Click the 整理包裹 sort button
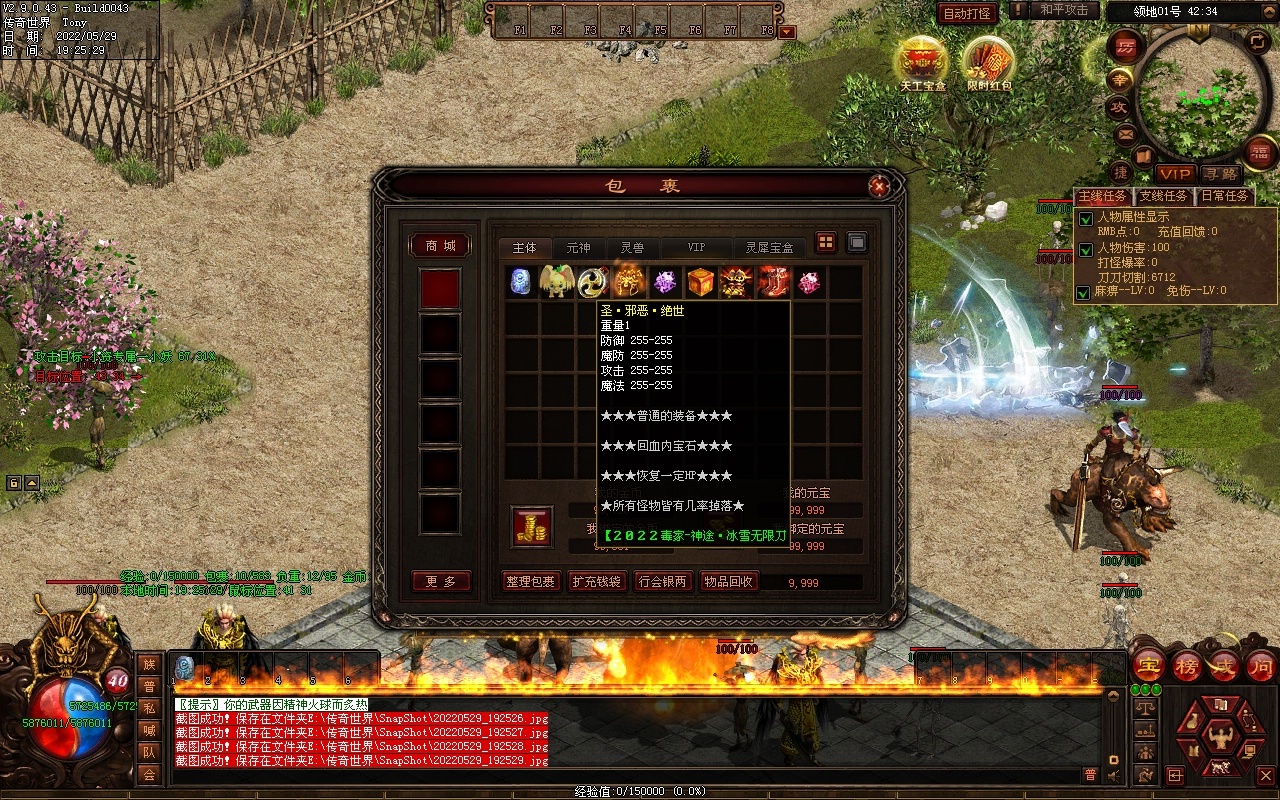1280x800 pixels. pyautogui.click(x=530, y=581)
